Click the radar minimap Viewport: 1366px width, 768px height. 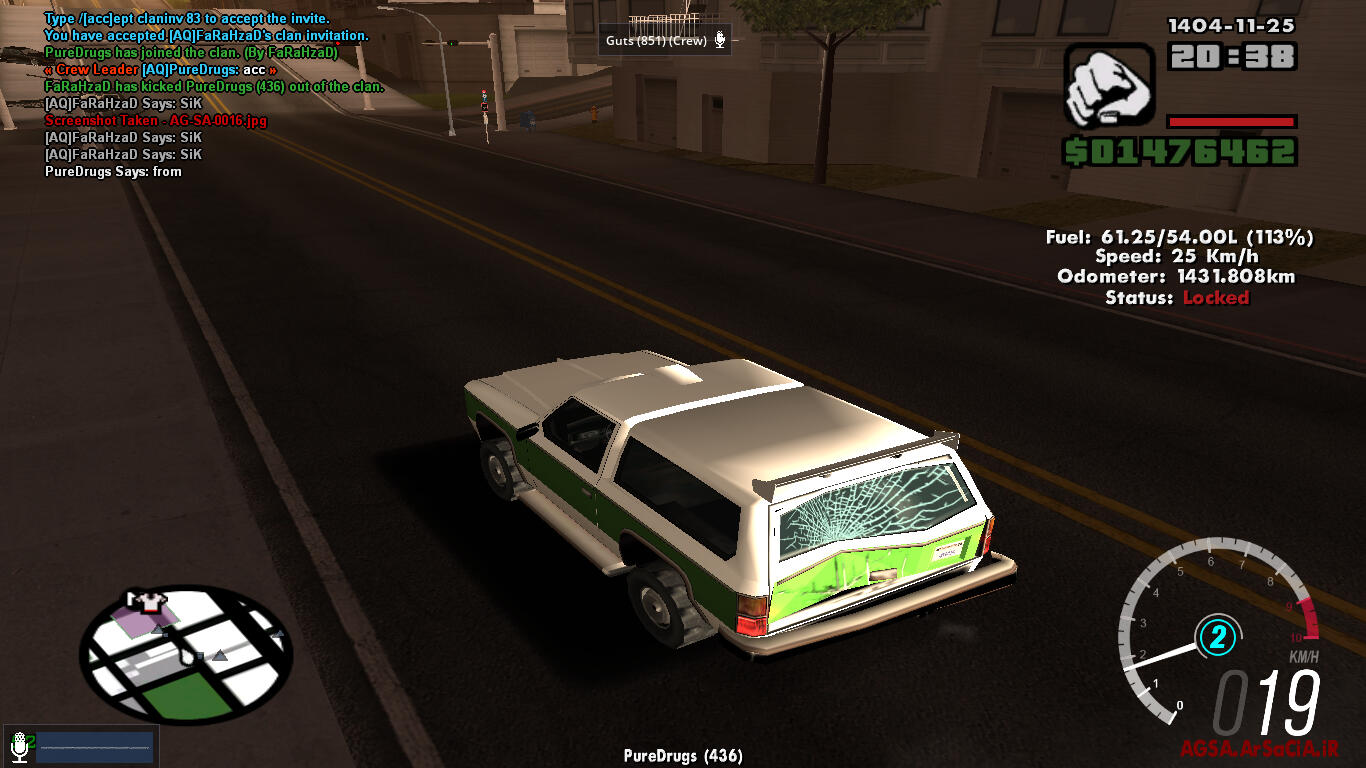(186, 655)
